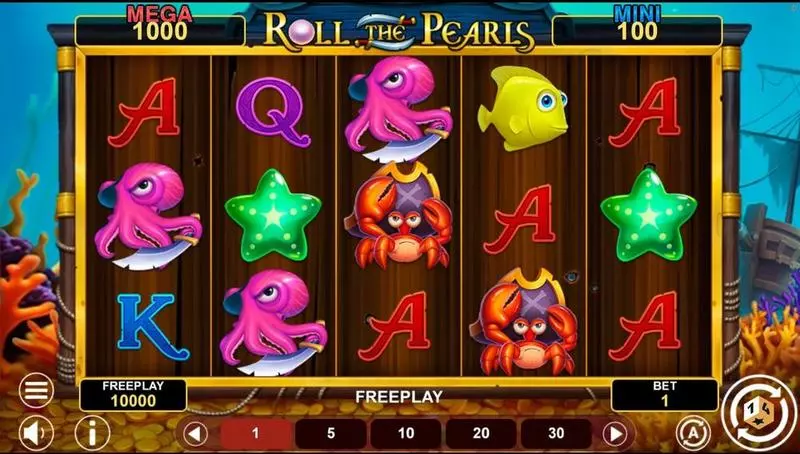Image resolution: width=800 pixels, height=454 pixels.
Task: Open the game info panel
Action: point(92,433)
